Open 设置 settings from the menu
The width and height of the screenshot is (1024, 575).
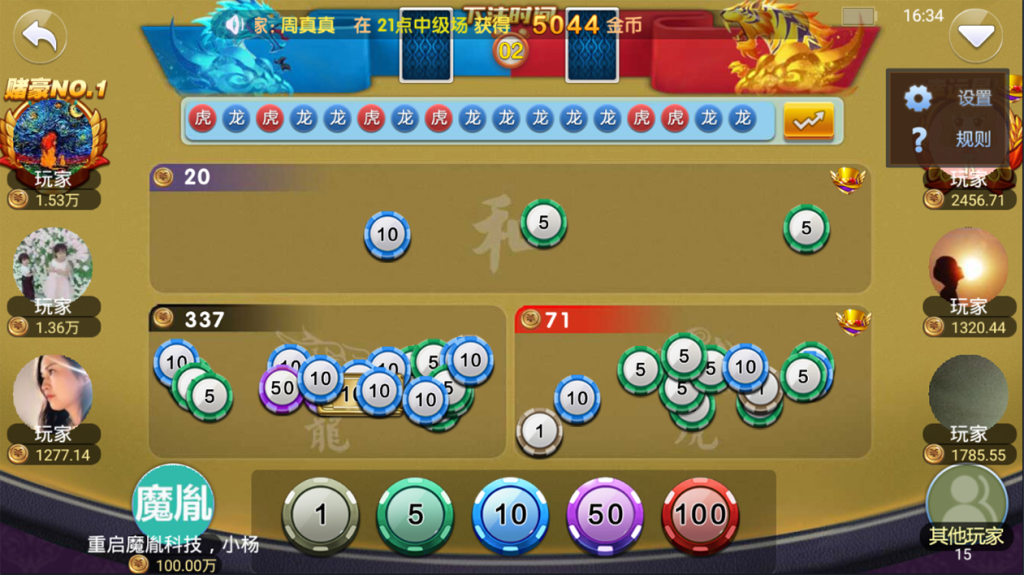(949, 97)
